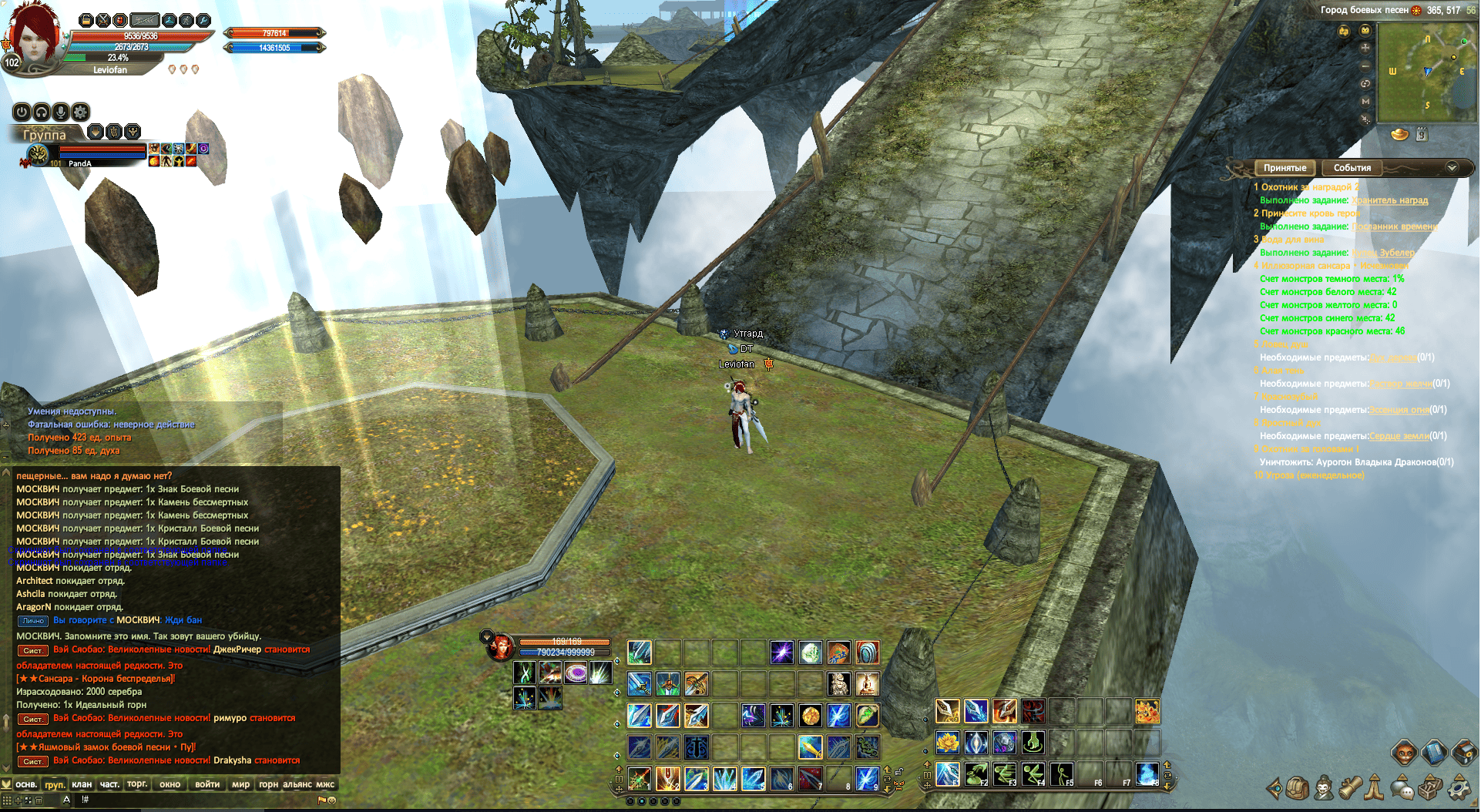Select the Принятые quest tab

pyautogui.click(x=1285, y=168)
